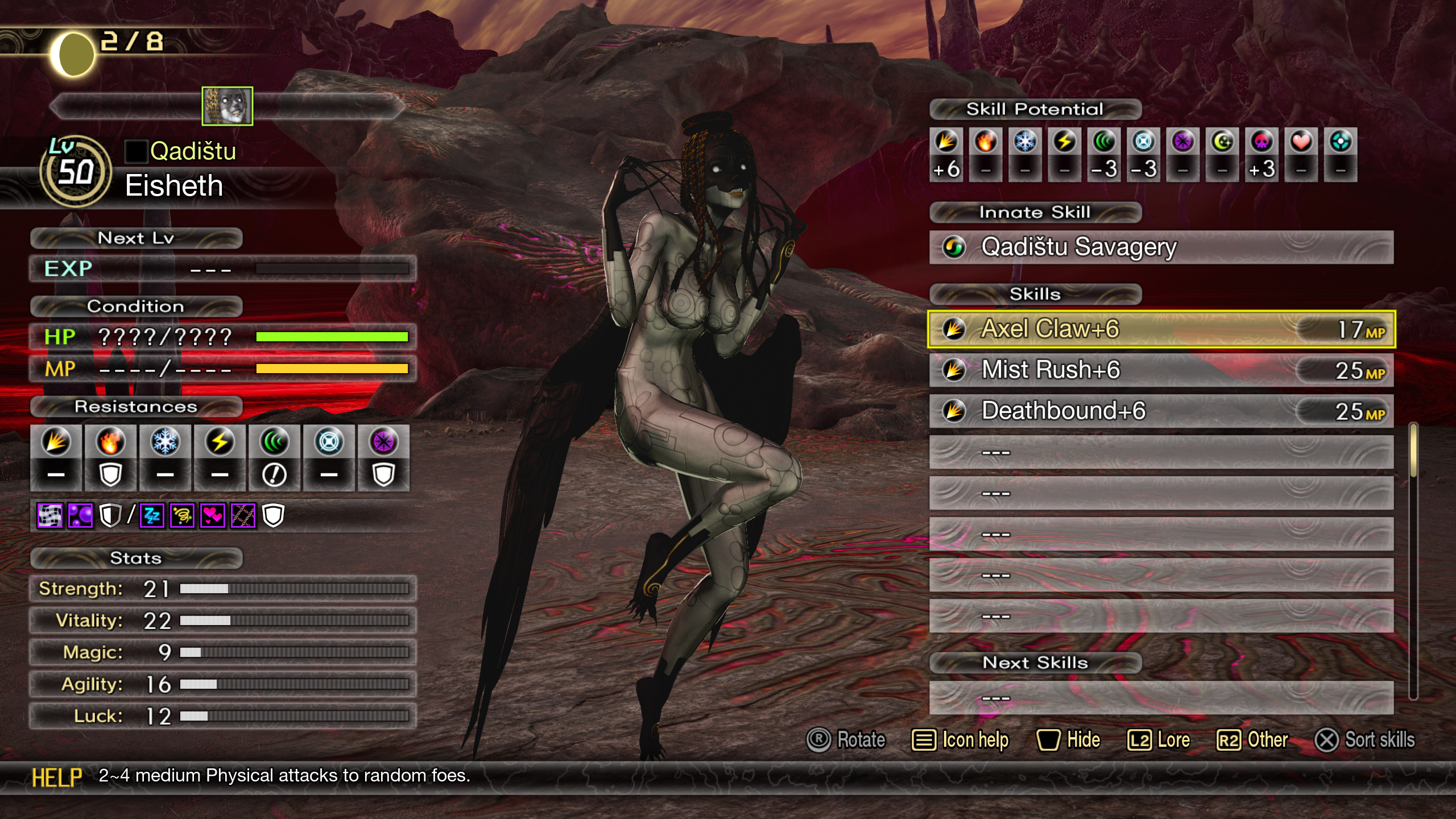Switch to the Other view
The width and height of the screenshot is (1456, 819).
click(x=1252, y=740)
